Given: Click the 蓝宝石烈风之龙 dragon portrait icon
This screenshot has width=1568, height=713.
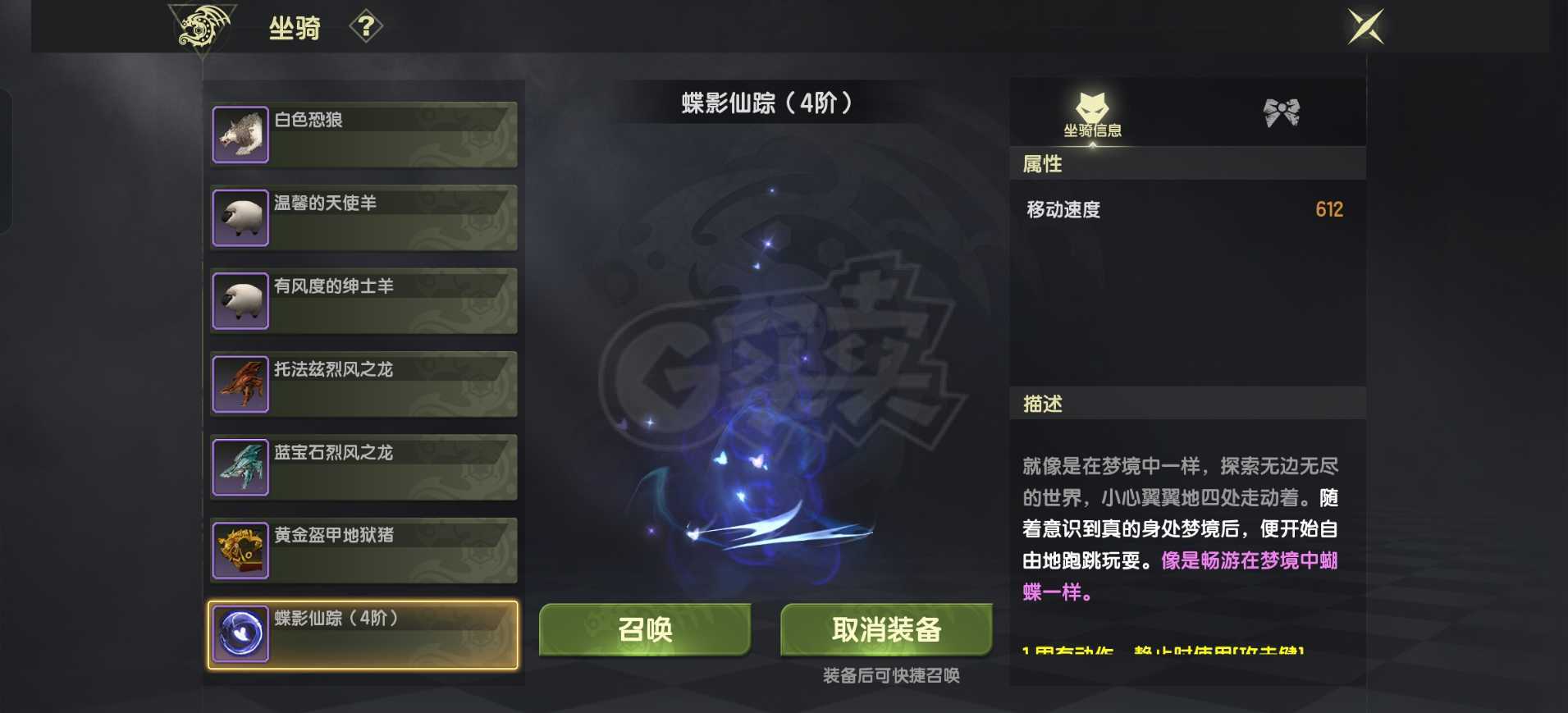Looking at the screenshot, I should point(240,466).
